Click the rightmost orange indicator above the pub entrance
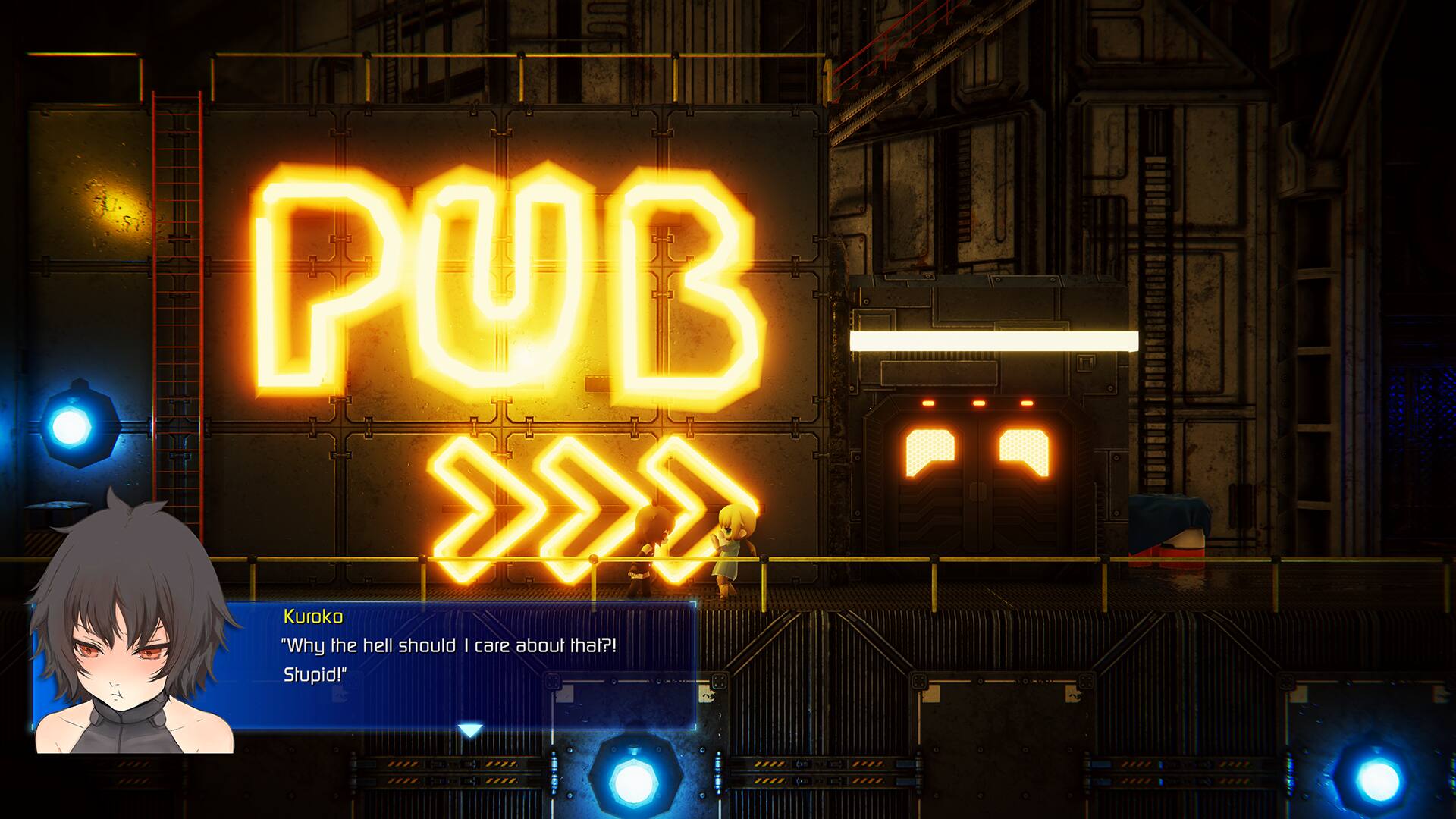Viewport: 1456px width, 819px height. click(1027, 403)
